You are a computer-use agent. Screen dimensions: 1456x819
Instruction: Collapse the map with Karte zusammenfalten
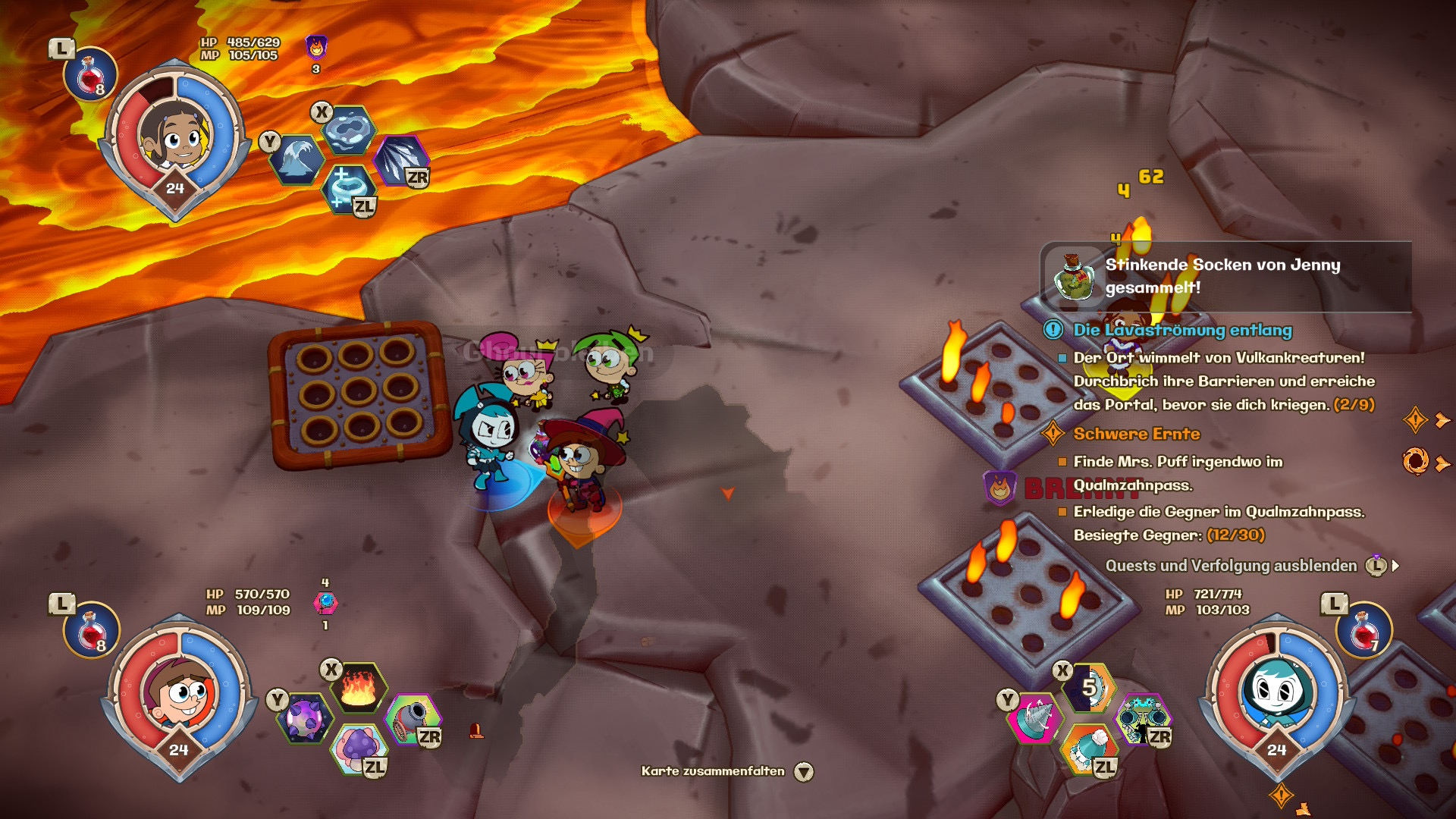pos(713,771)
